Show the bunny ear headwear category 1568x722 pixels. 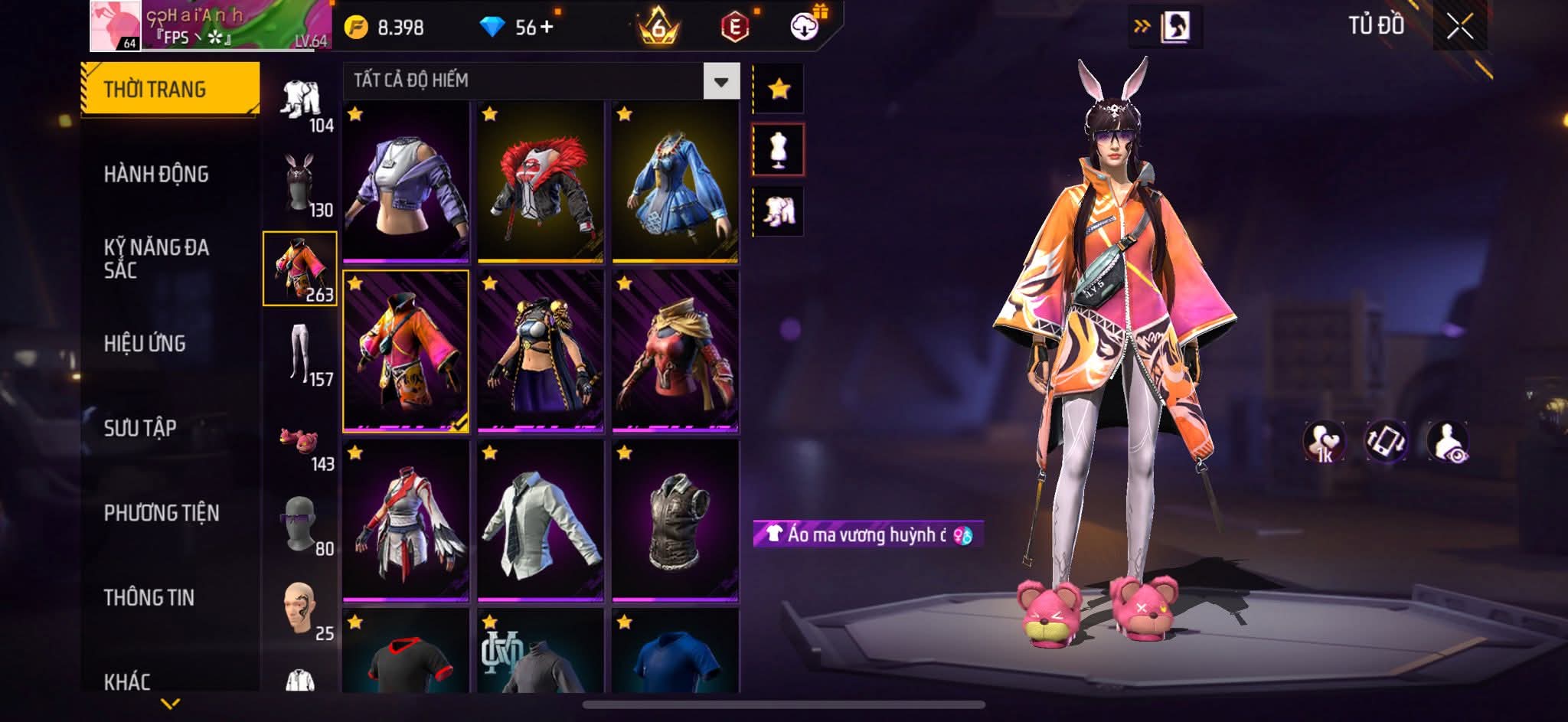300,184
